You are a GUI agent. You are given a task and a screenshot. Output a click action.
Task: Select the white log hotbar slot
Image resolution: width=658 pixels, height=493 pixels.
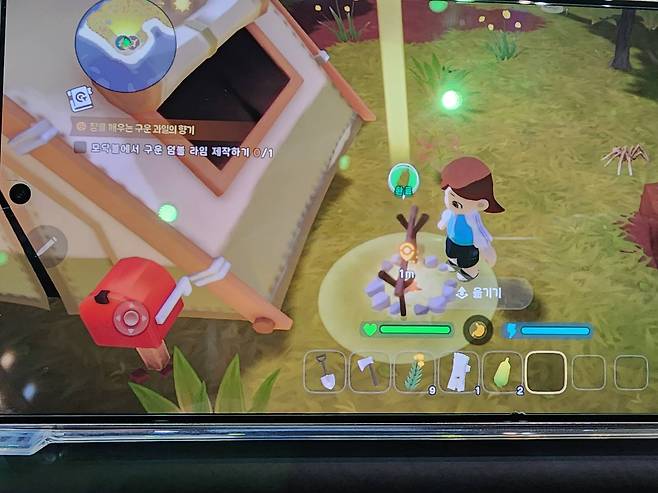(x=459, y=372)
